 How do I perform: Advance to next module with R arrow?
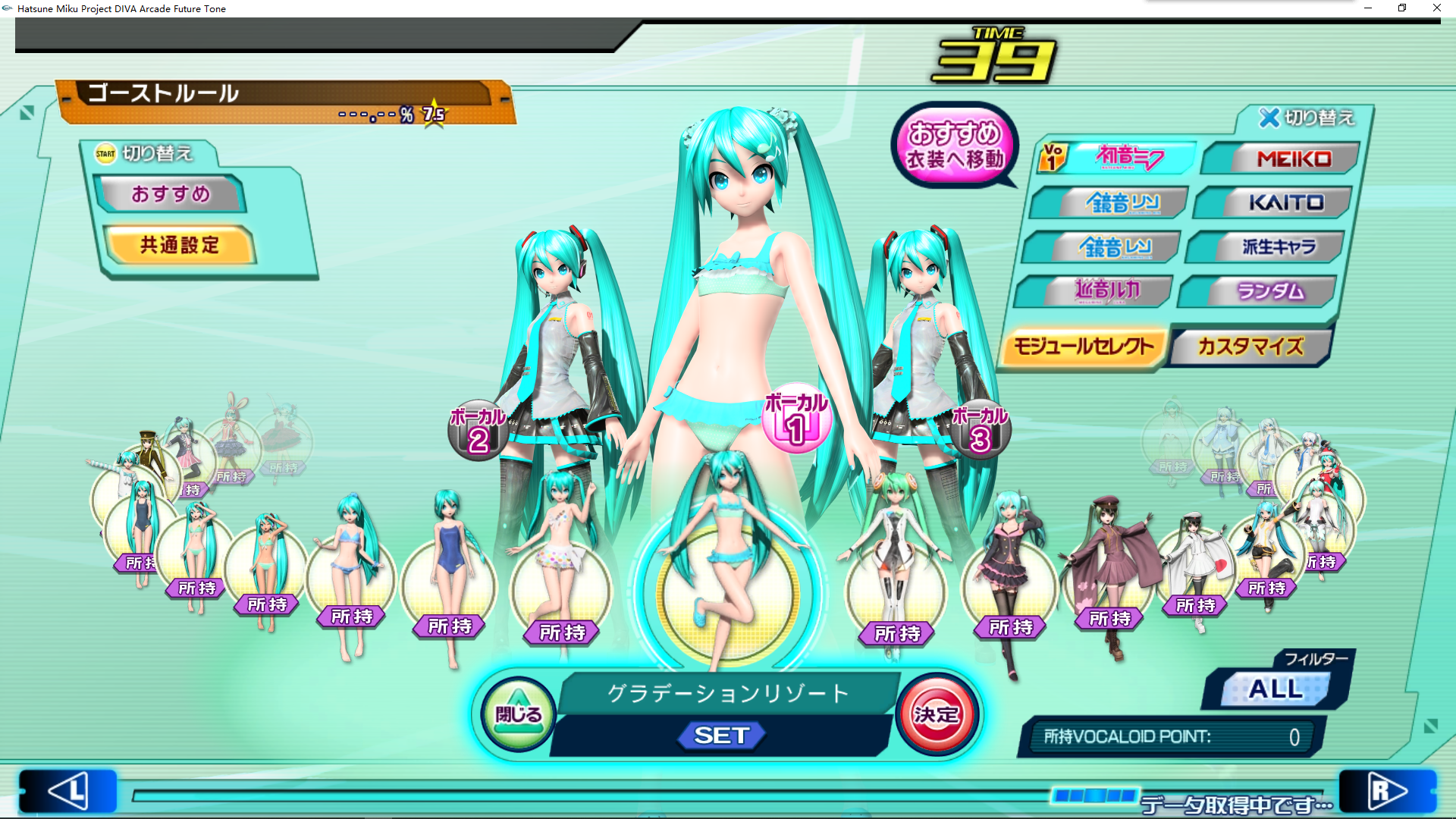click(x=1387, y=791)
